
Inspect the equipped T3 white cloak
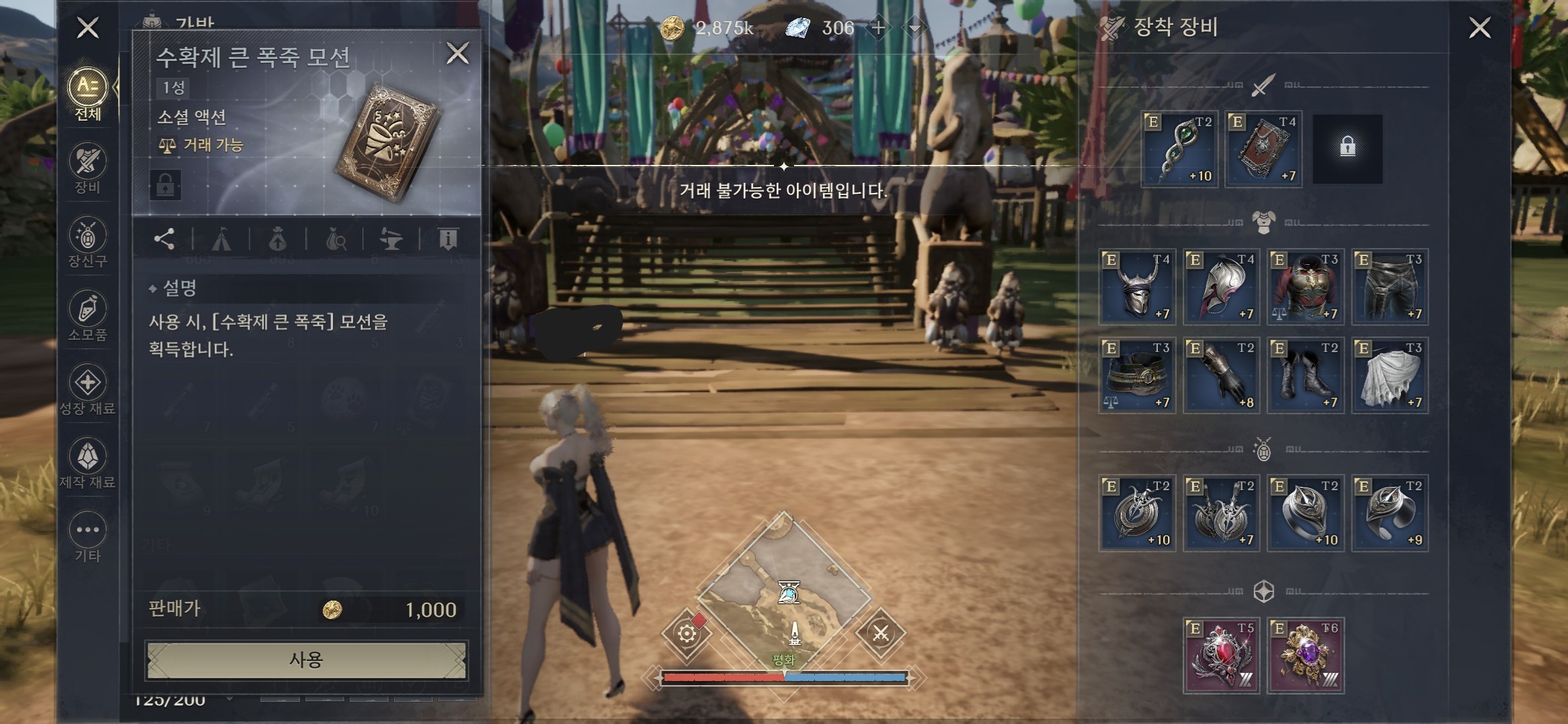pyautogui.click(x=1390, y=375)
